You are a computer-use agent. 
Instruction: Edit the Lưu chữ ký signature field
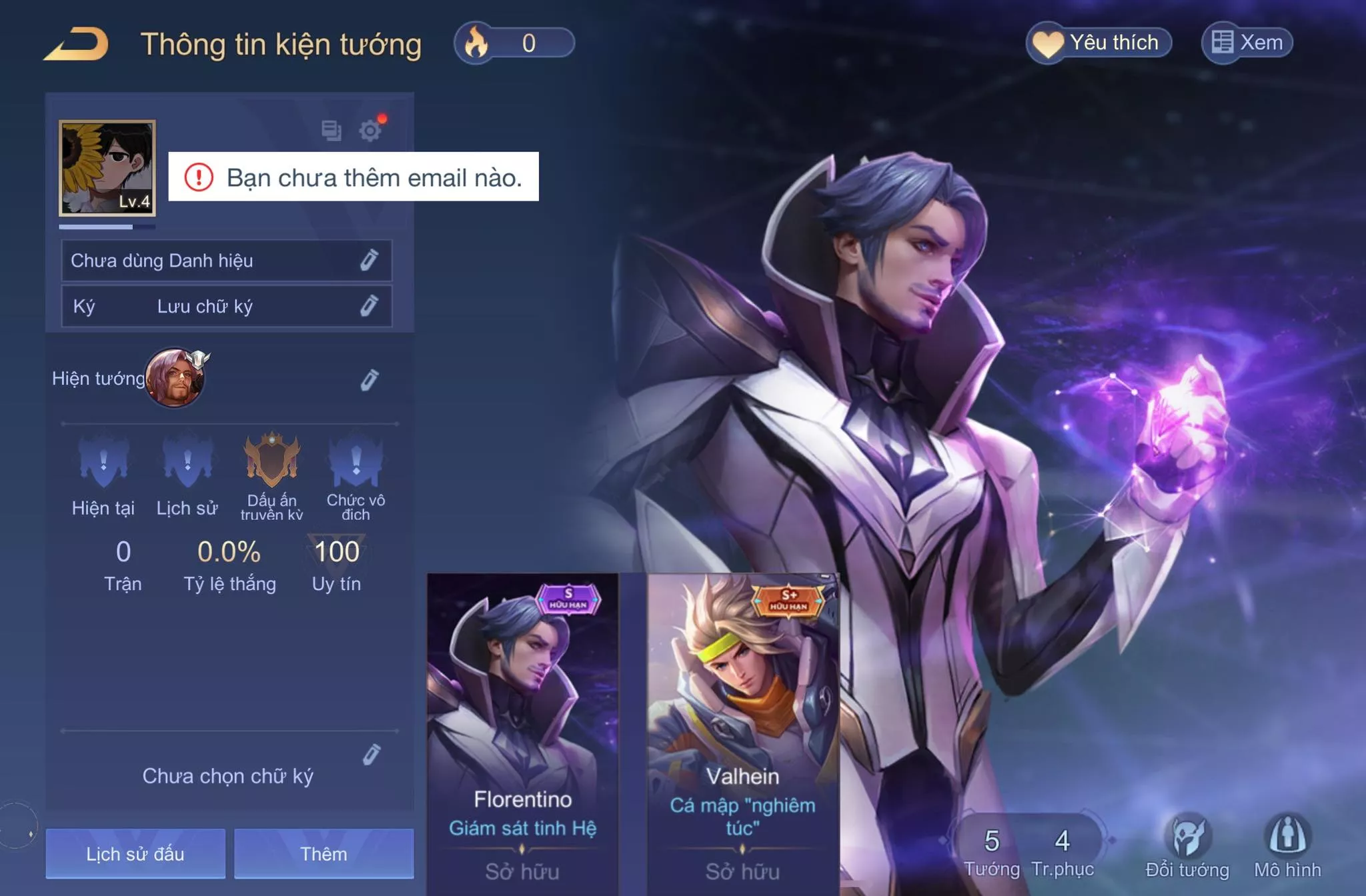coord(369,306)
